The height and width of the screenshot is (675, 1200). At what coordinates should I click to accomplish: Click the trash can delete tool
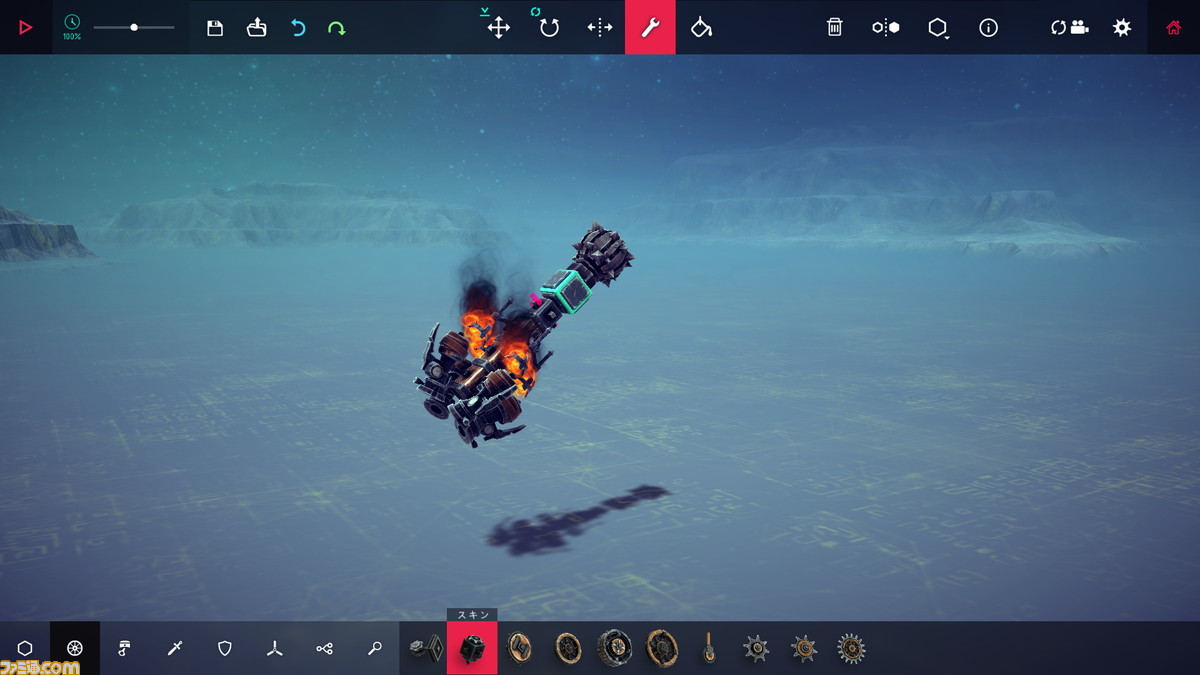[835, 28]
